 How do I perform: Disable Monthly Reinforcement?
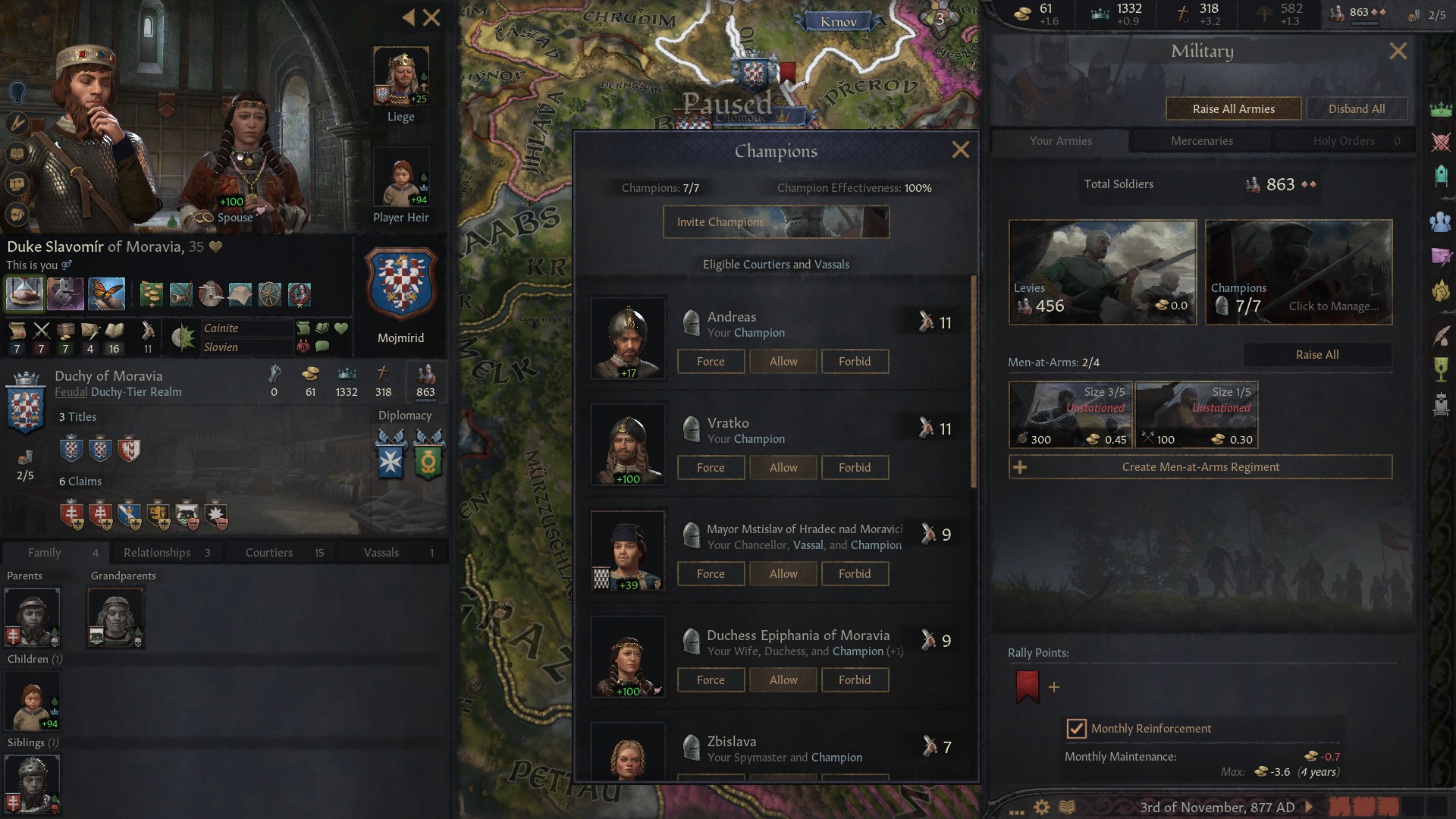tap(1076, 729)
